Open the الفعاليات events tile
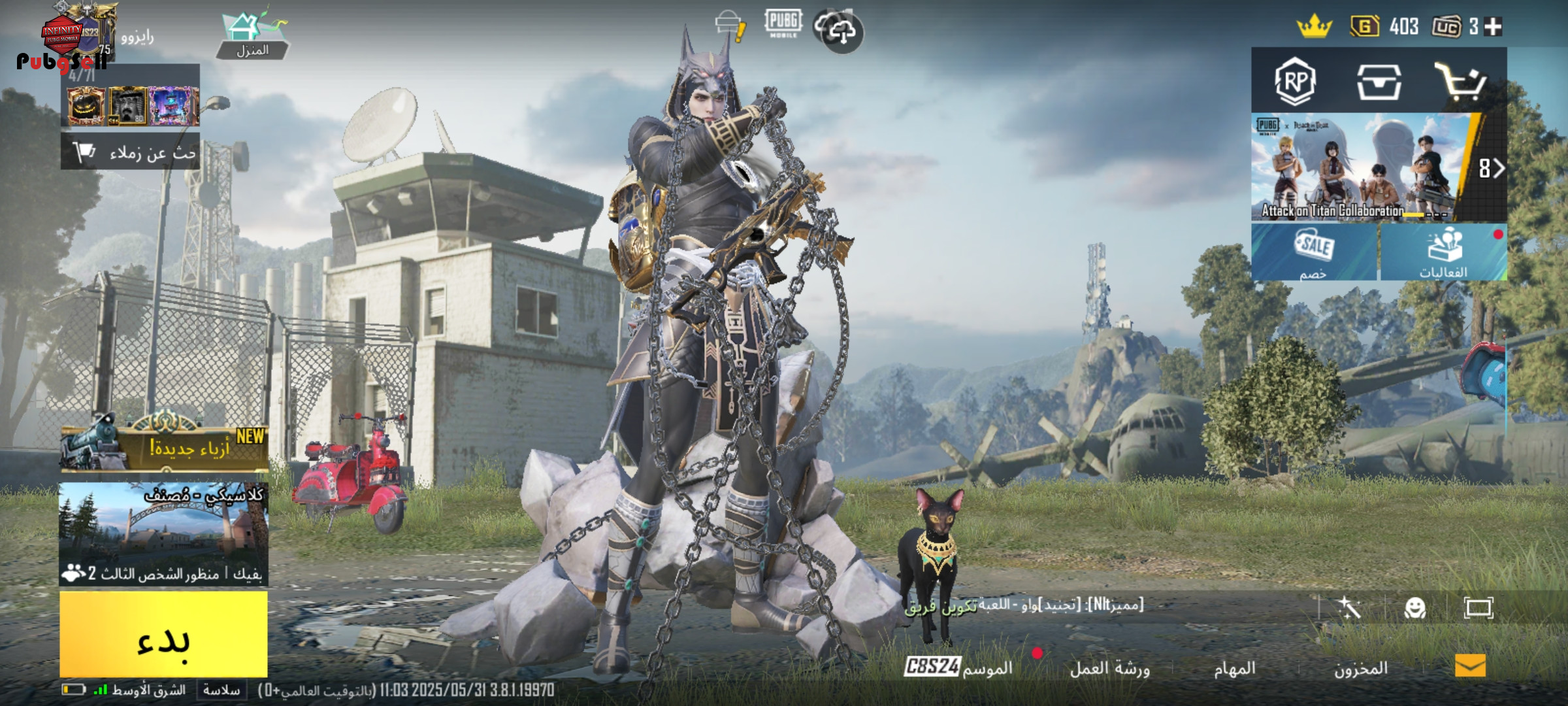The width and height of the screenshot is (1568, 706). (1443, 252)
